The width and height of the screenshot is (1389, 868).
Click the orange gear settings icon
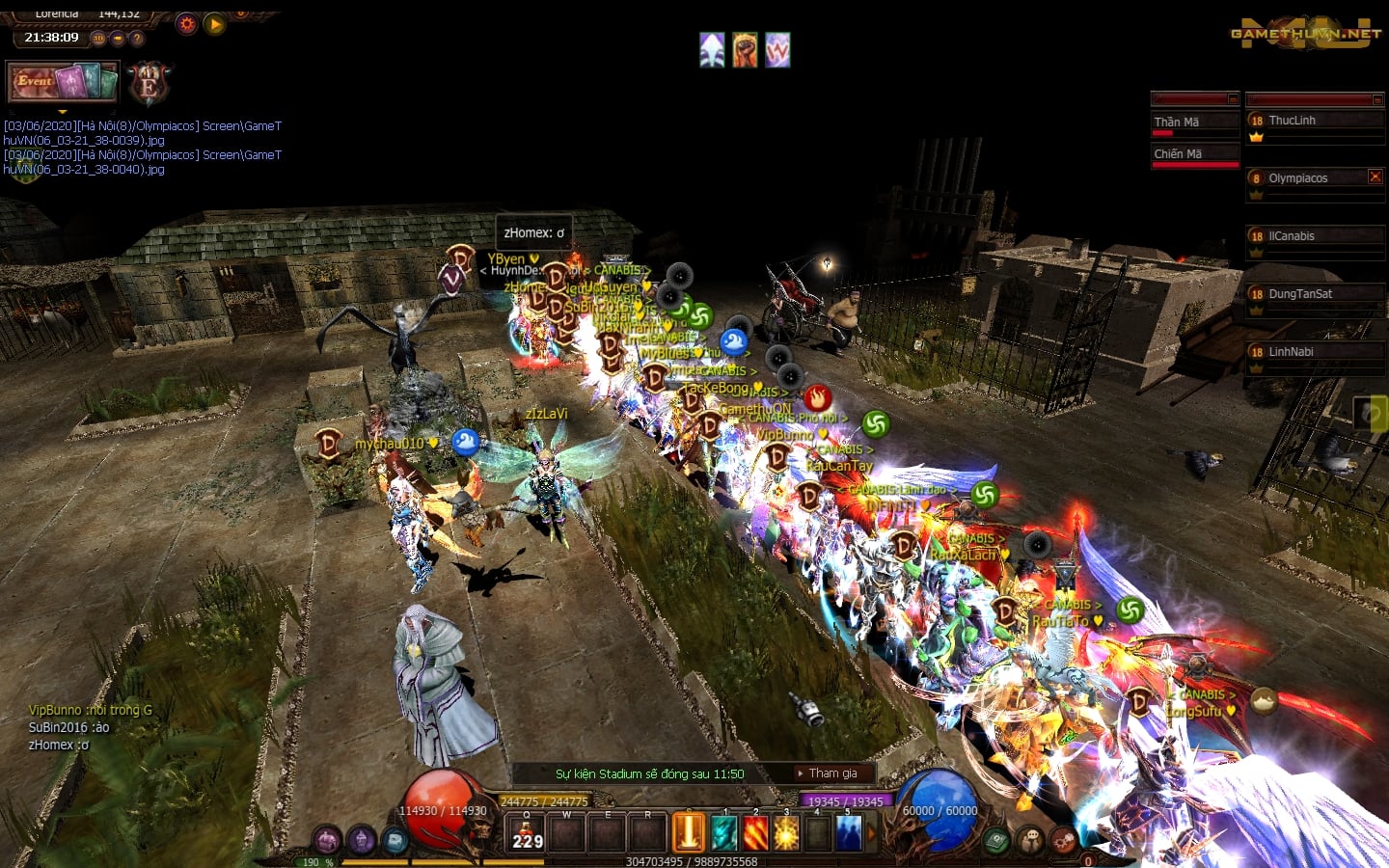(x=186, y=24)
